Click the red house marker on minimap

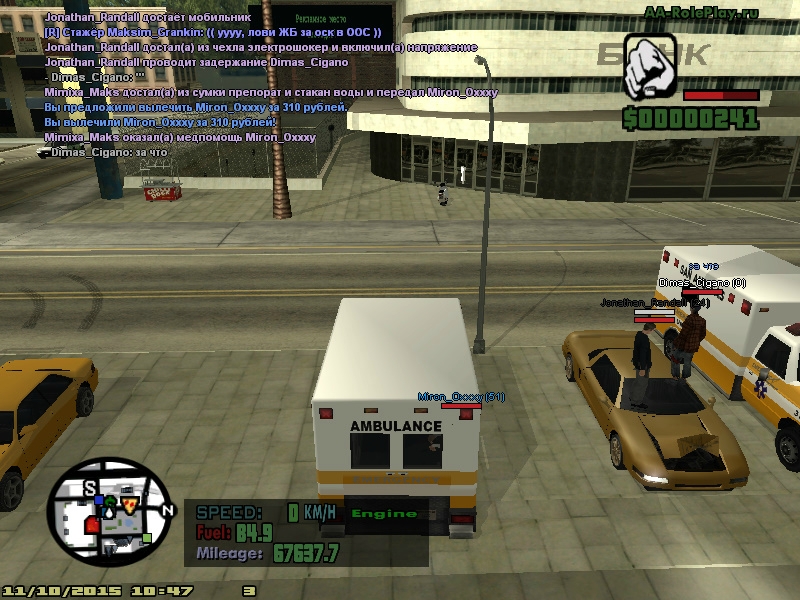92,523
